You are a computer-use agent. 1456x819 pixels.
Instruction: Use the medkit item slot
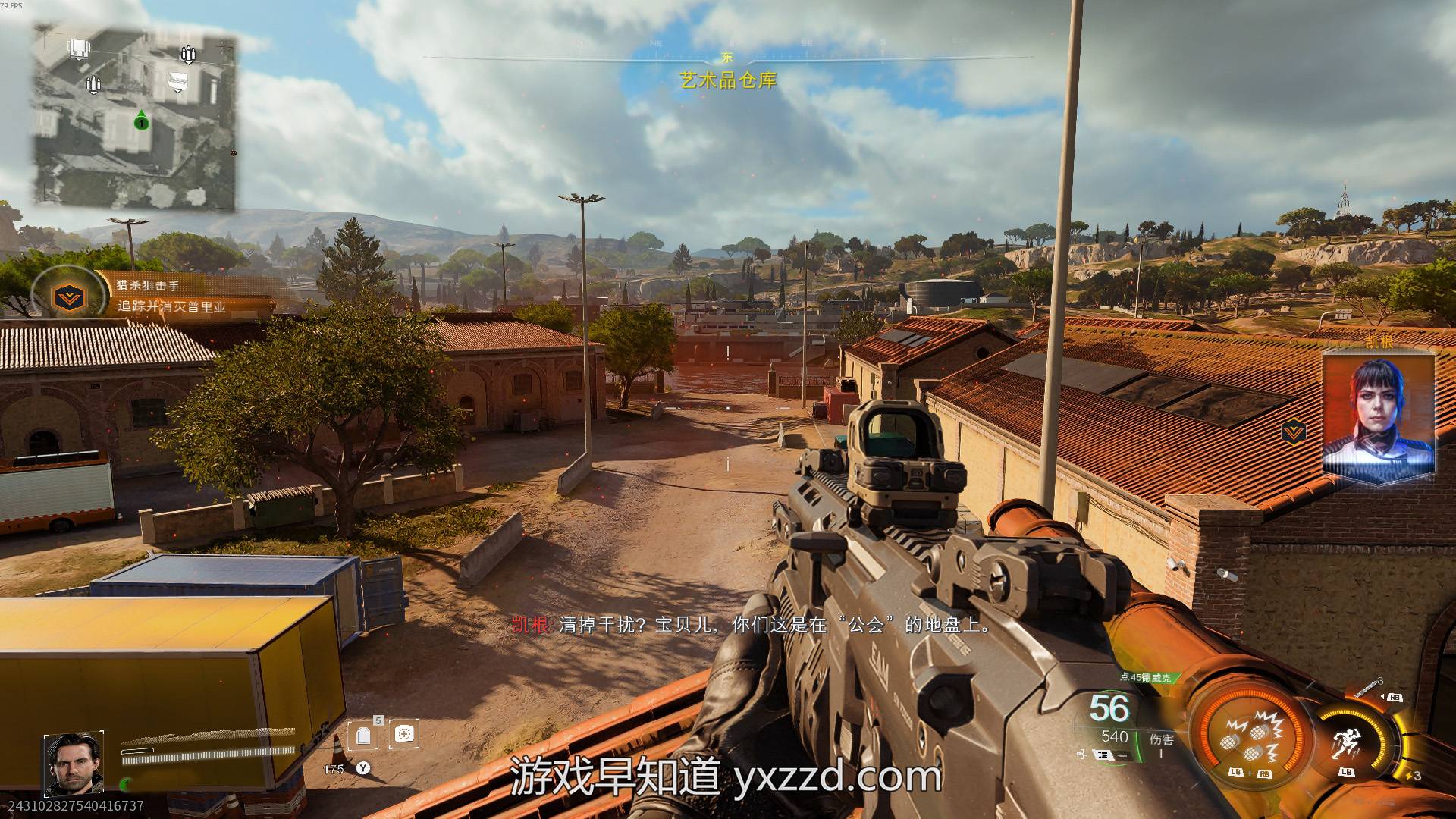pos(404,734)
